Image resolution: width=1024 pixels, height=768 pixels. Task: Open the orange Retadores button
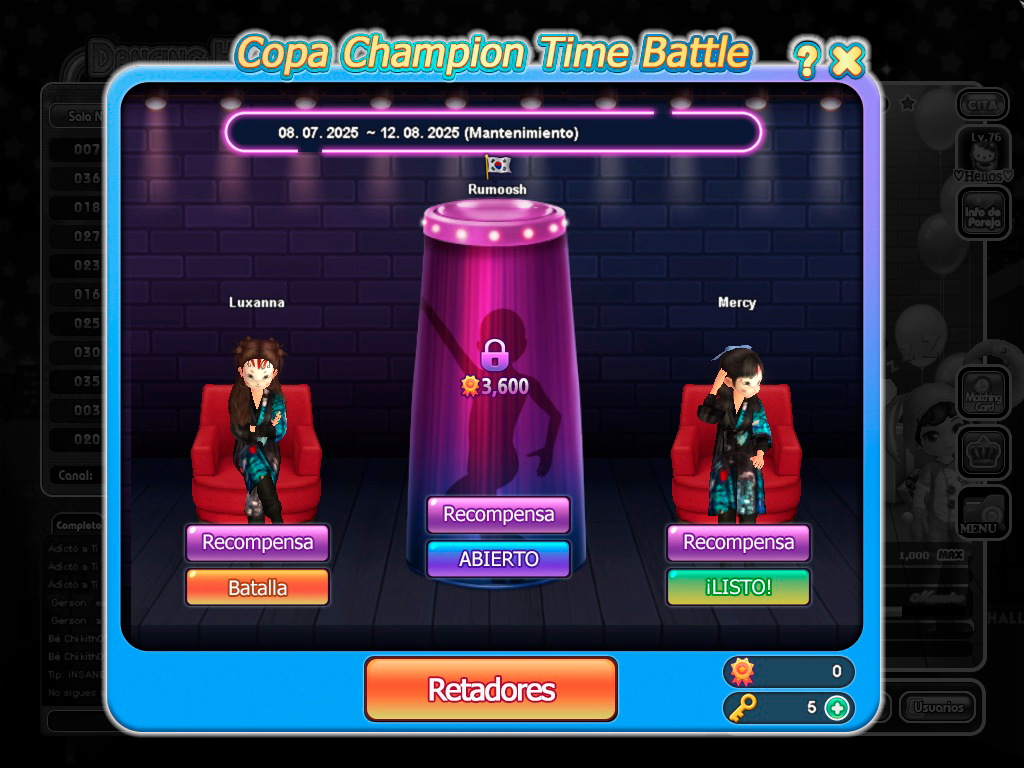pyautogui.click(x=490, y=689)
